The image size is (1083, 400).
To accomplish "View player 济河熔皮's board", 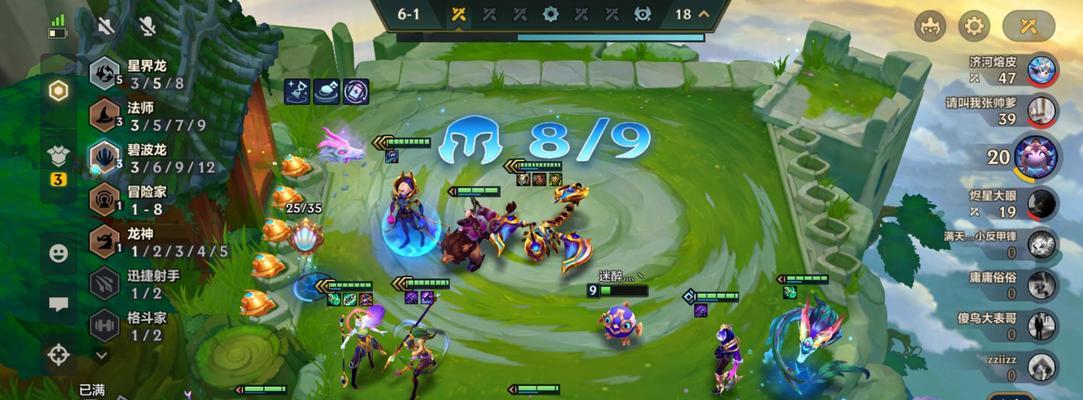I will (1043, 69).
